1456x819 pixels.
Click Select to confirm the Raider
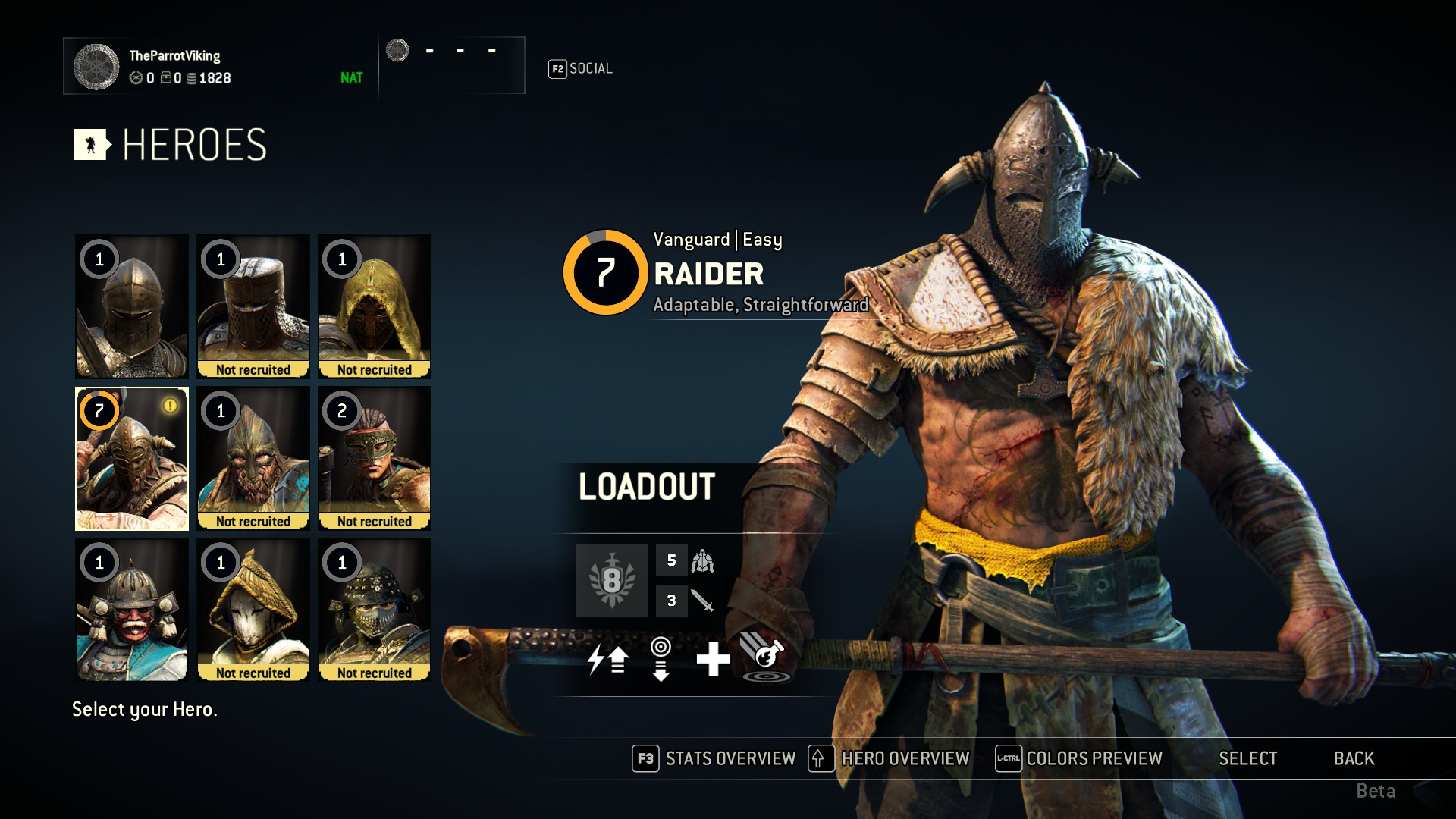click(1247, 758)
